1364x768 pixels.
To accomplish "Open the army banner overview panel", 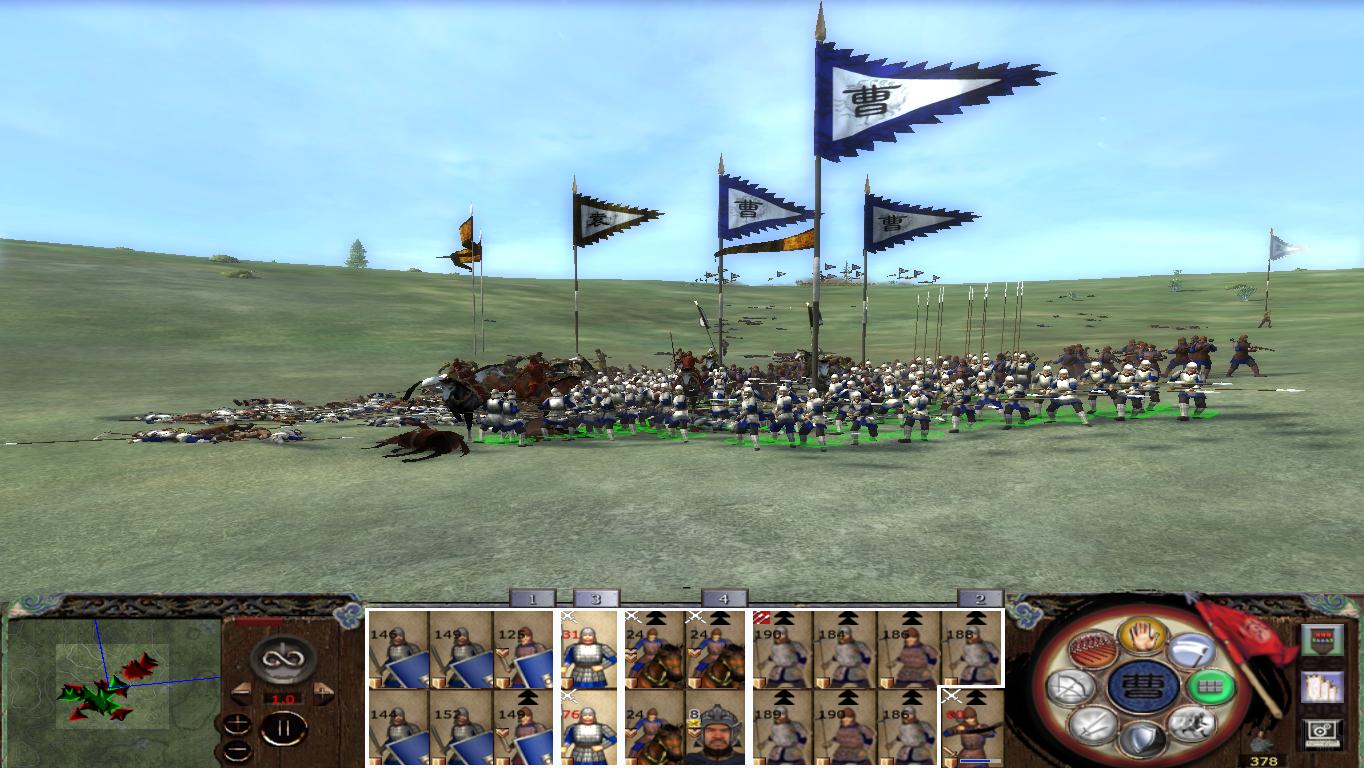I will (1322, 640).
